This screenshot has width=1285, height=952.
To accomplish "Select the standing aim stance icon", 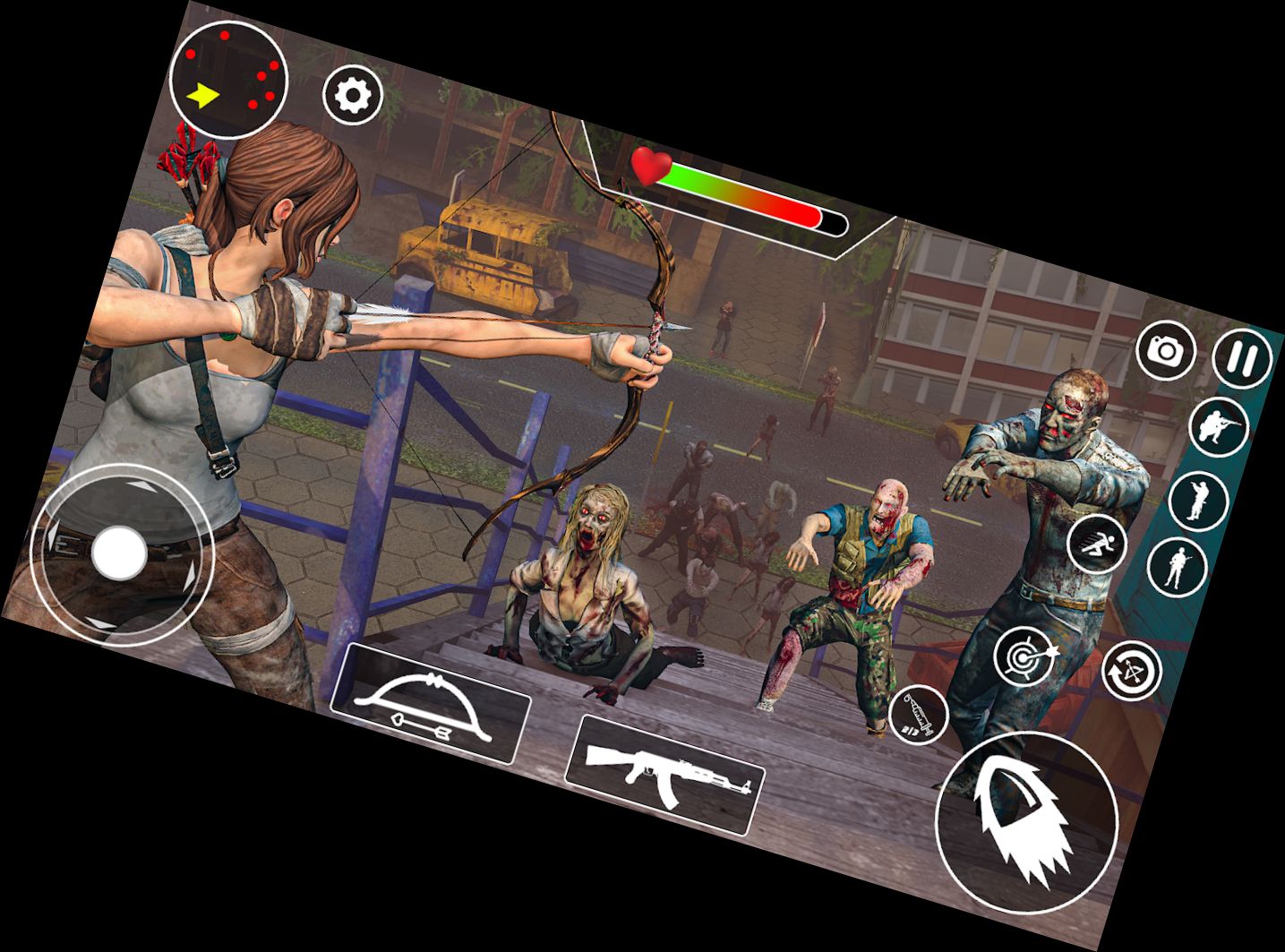I will tap(1197, 502).
